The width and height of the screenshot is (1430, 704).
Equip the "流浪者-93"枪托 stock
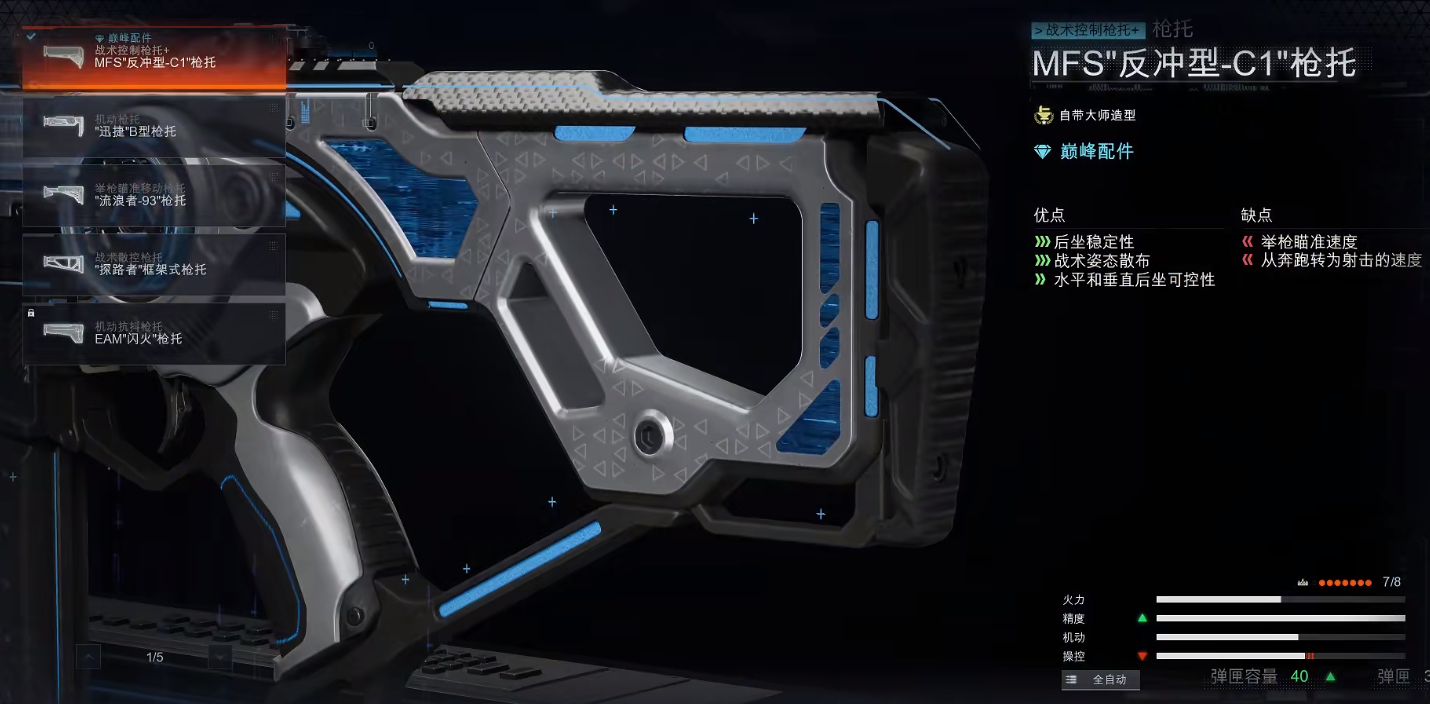(154, 195)
